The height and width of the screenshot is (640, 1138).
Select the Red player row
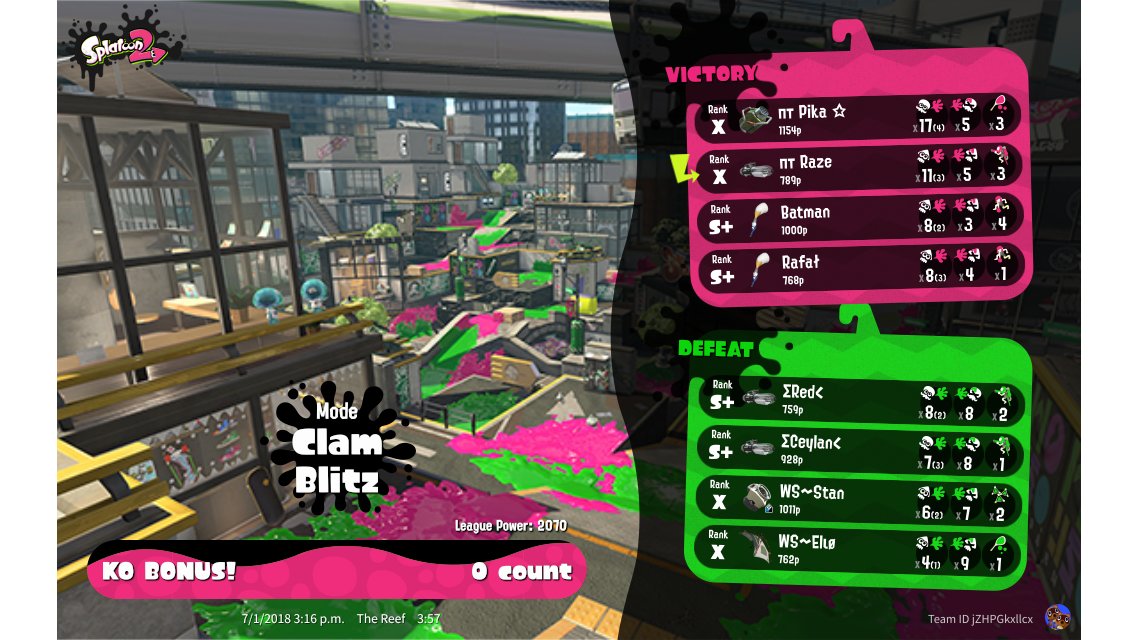tap(860, 399)
